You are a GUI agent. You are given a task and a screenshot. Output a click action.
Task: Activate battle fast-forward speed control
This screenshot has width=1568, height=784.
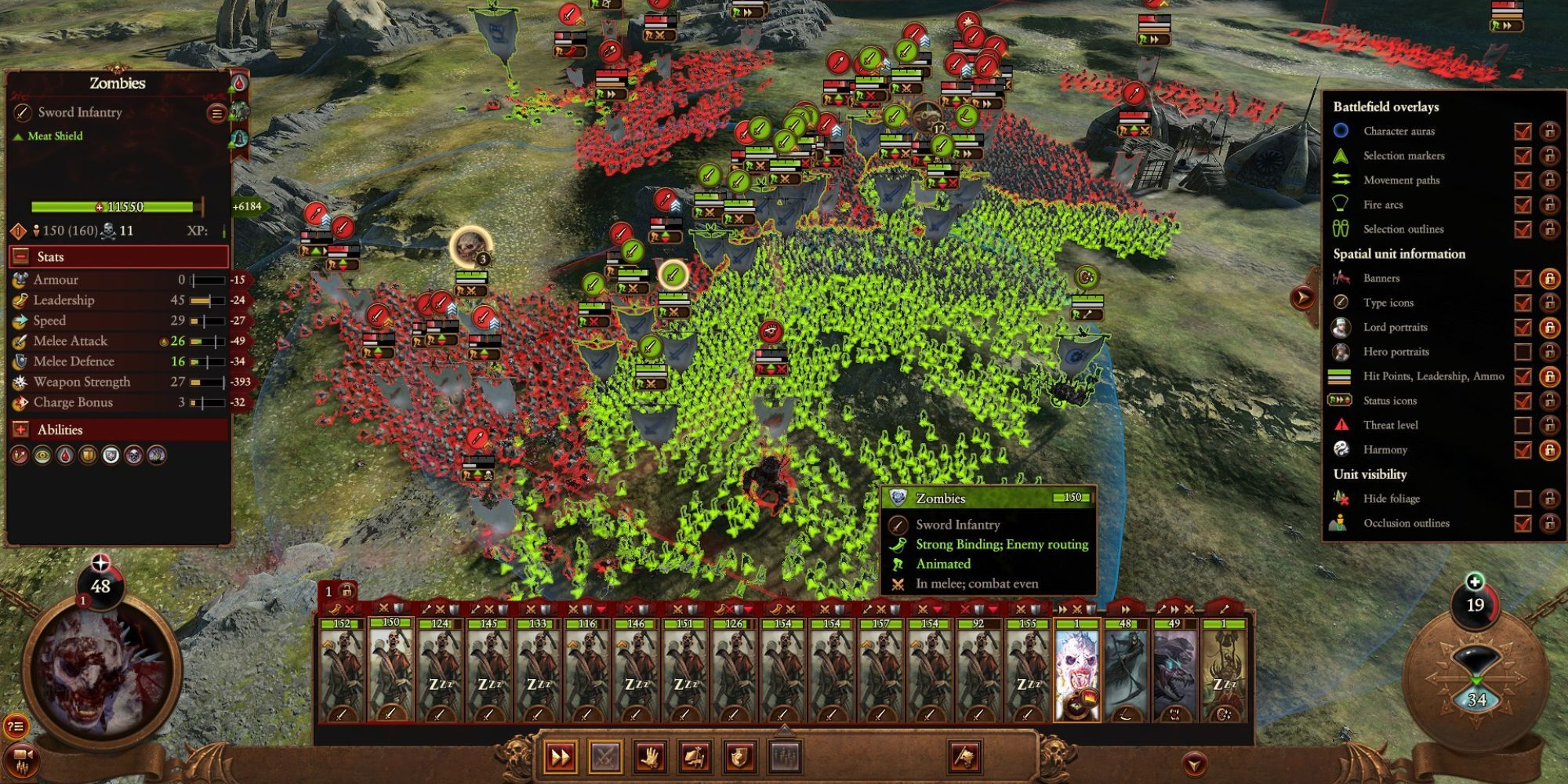(x=559, y=757)
